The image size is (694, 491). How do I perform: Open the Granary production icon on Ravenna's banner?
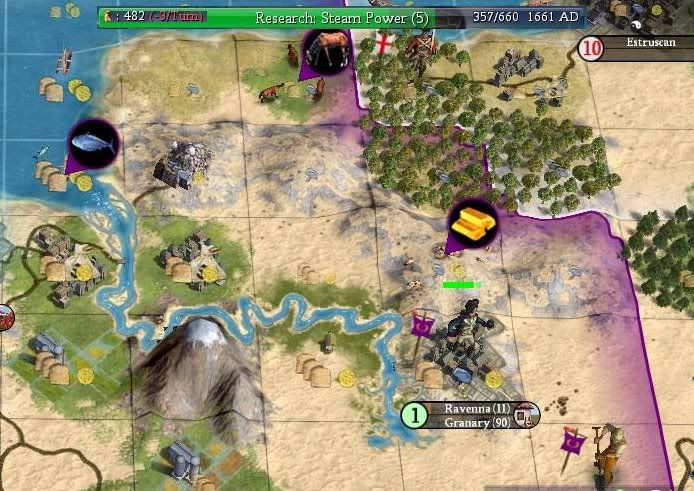tap(527, 415)
